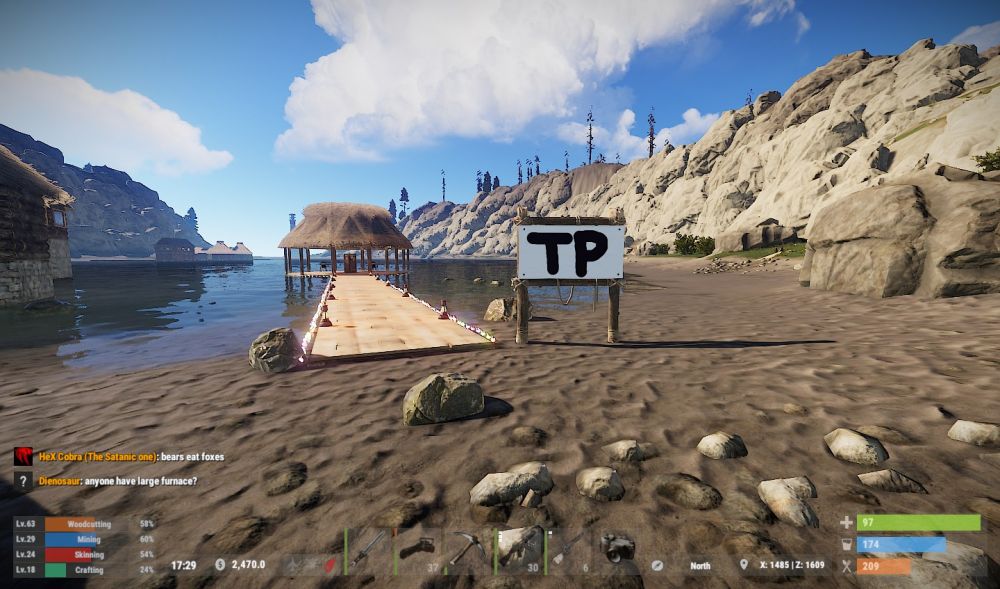
Task: Select the hotbar slot holding 6 items
Action: [568, 549]
